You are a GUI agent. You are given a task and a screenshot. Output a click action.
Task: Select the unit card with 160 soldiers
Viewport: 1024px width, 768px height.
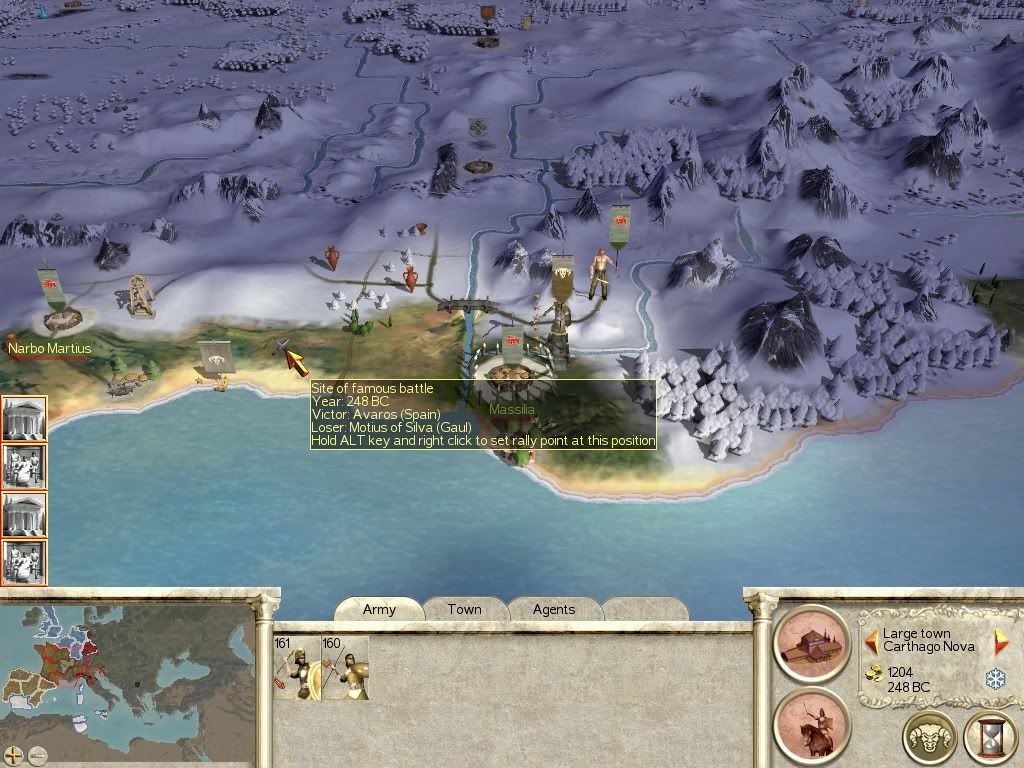tap(345, 668)
